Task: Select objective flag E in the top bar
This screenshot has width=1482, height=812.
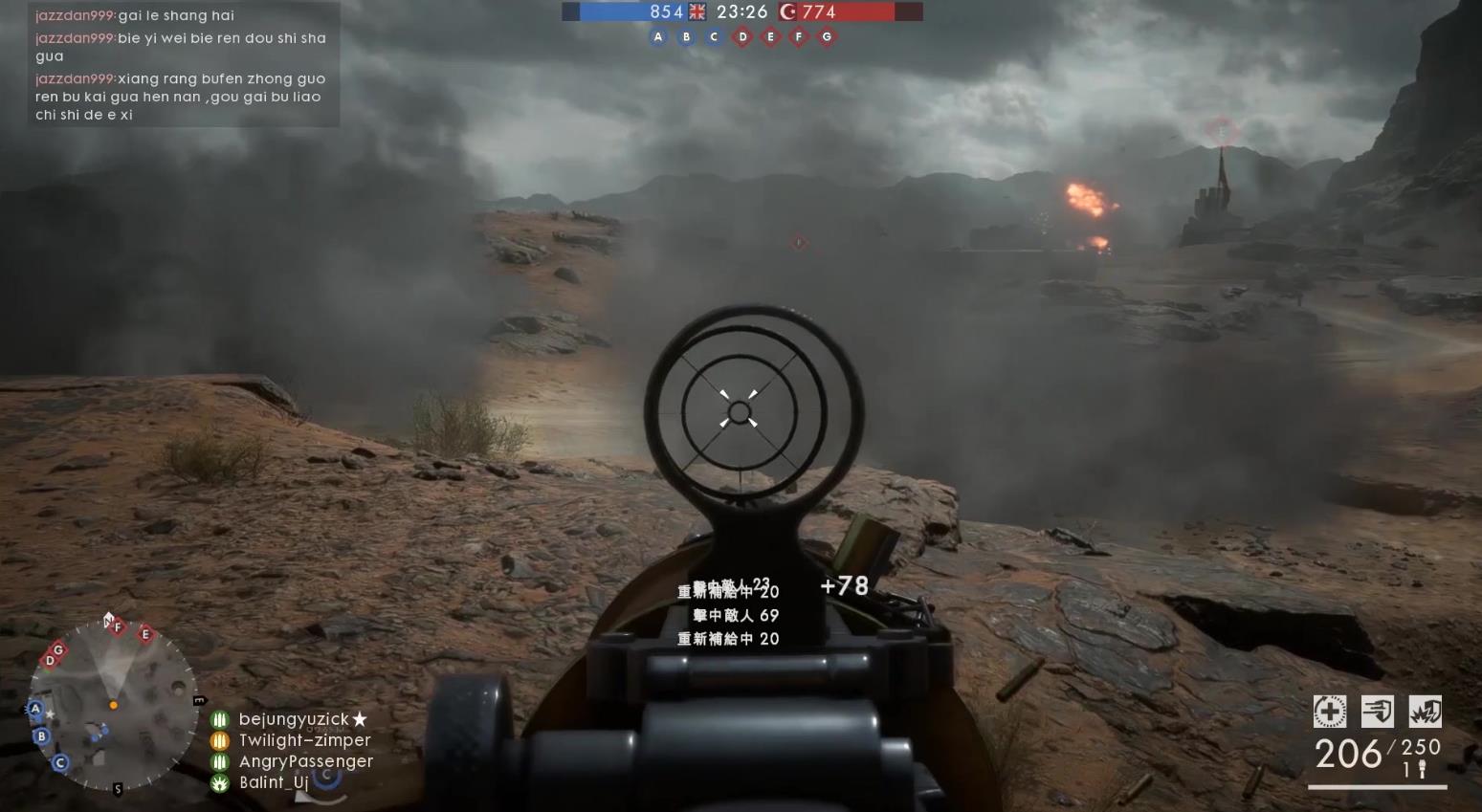Action: pyautogui.click(x=770, y=37)
